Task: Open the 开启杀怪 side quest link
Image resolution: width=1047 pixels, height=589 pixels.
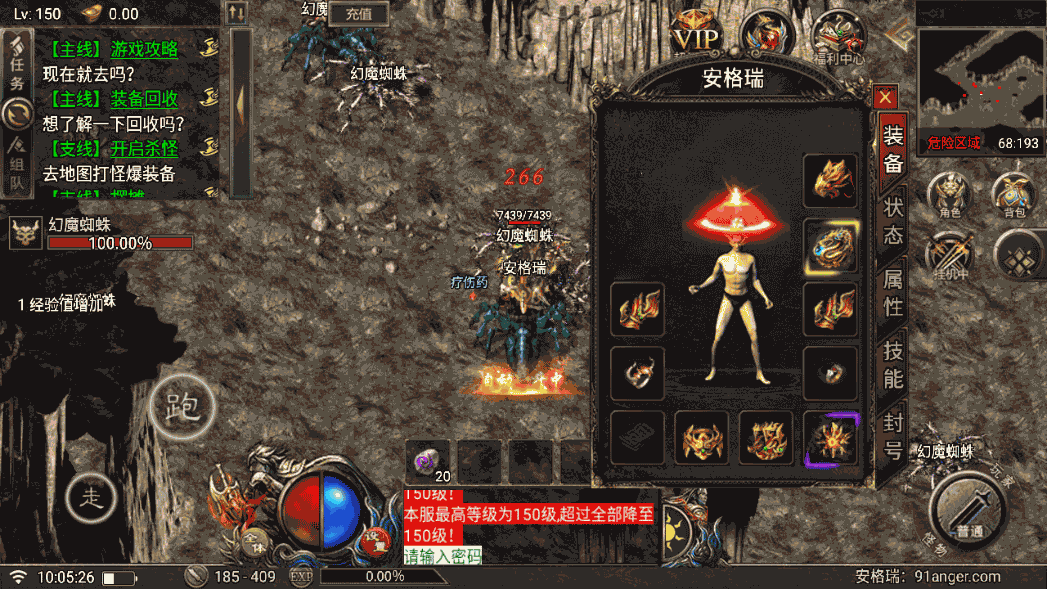Action: click(x=144, y=149)
